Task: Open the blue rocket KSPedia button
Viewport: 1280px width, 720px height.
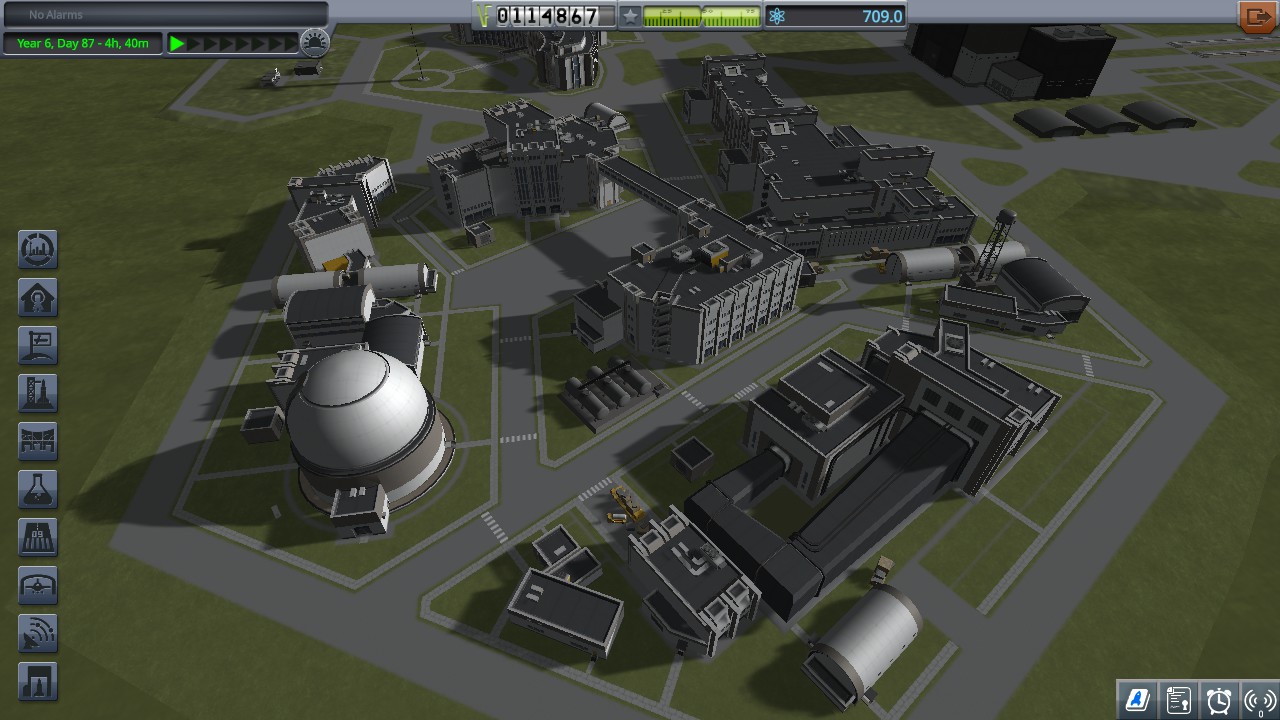Action: pyautogui.click(x=1137, y=699)
